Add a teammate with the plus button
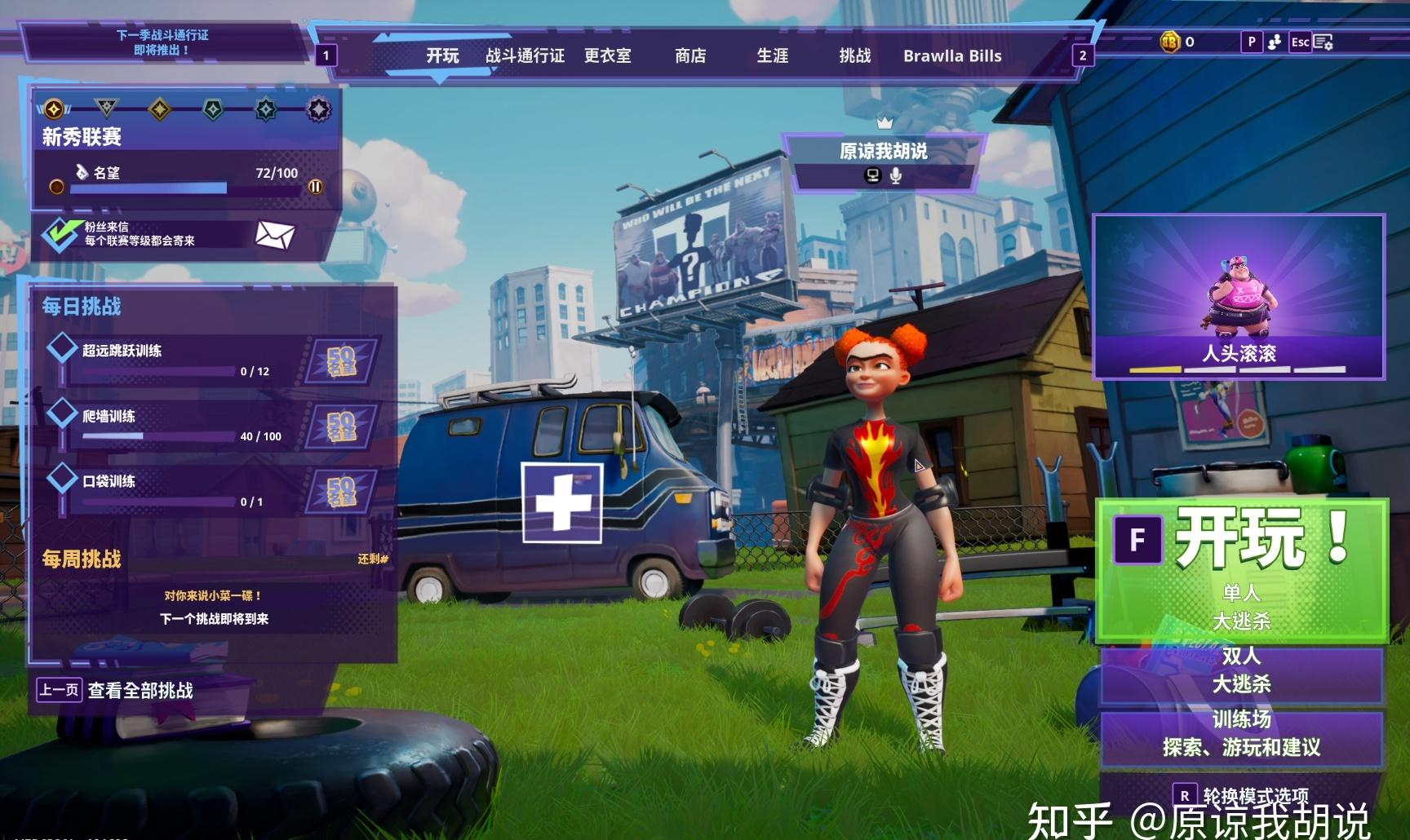The image size is (1410, 840). pos(562,502)
